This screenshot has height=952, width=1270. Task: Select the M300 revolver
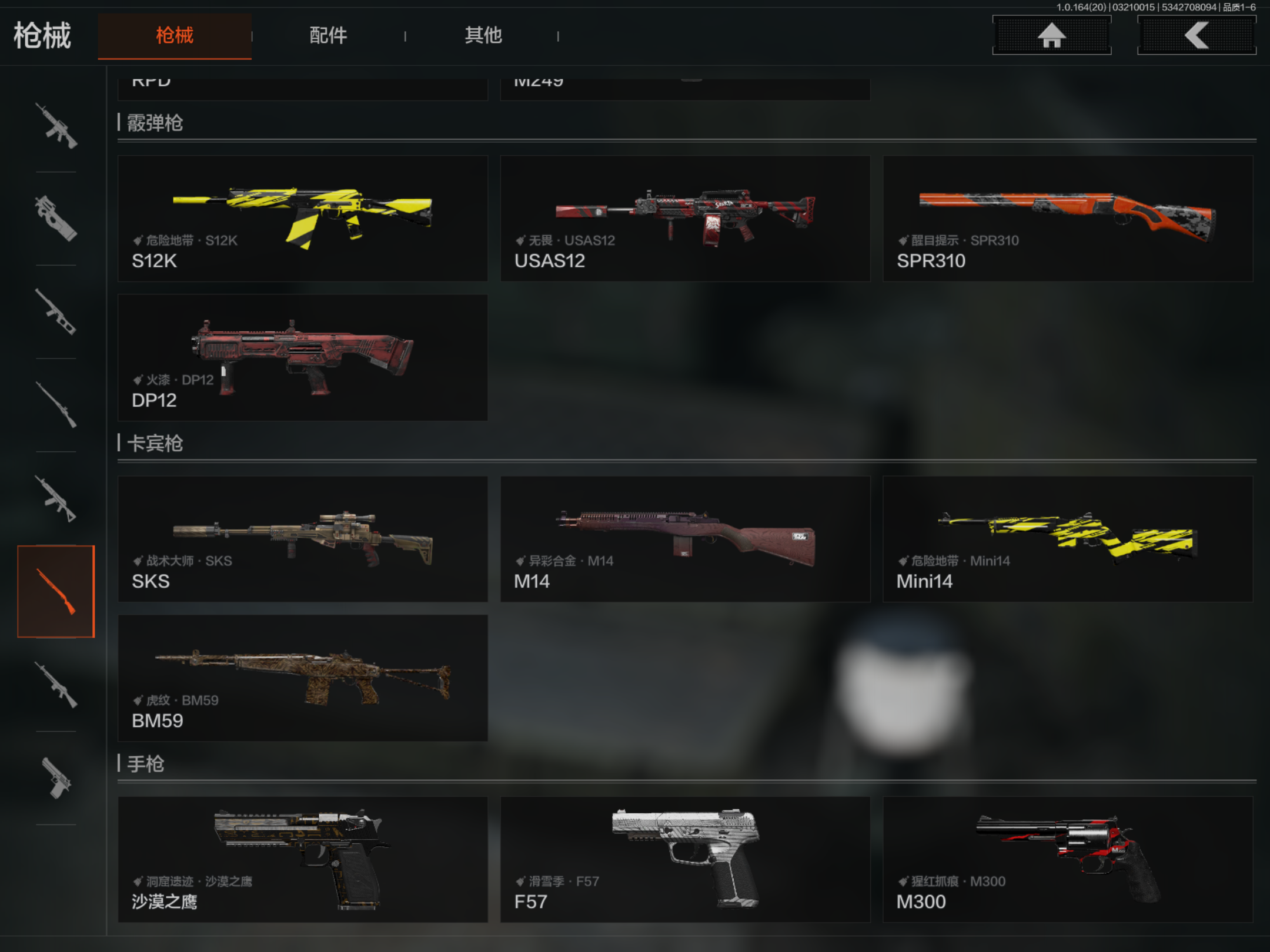1067,859
